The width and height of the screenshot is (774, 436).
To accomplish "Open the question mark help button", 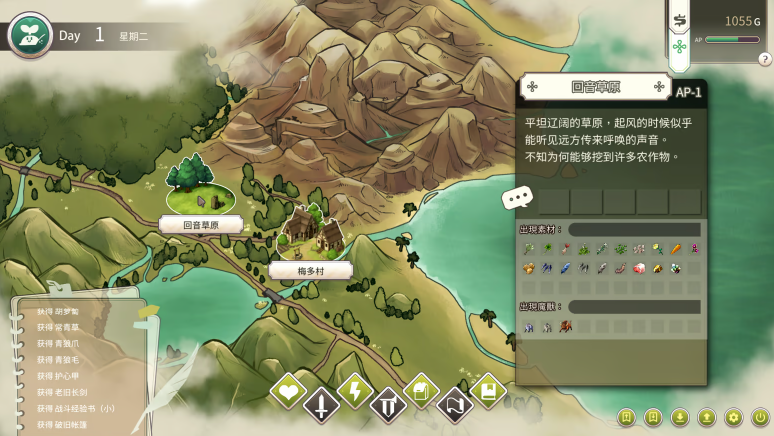I will click(764, 59).
